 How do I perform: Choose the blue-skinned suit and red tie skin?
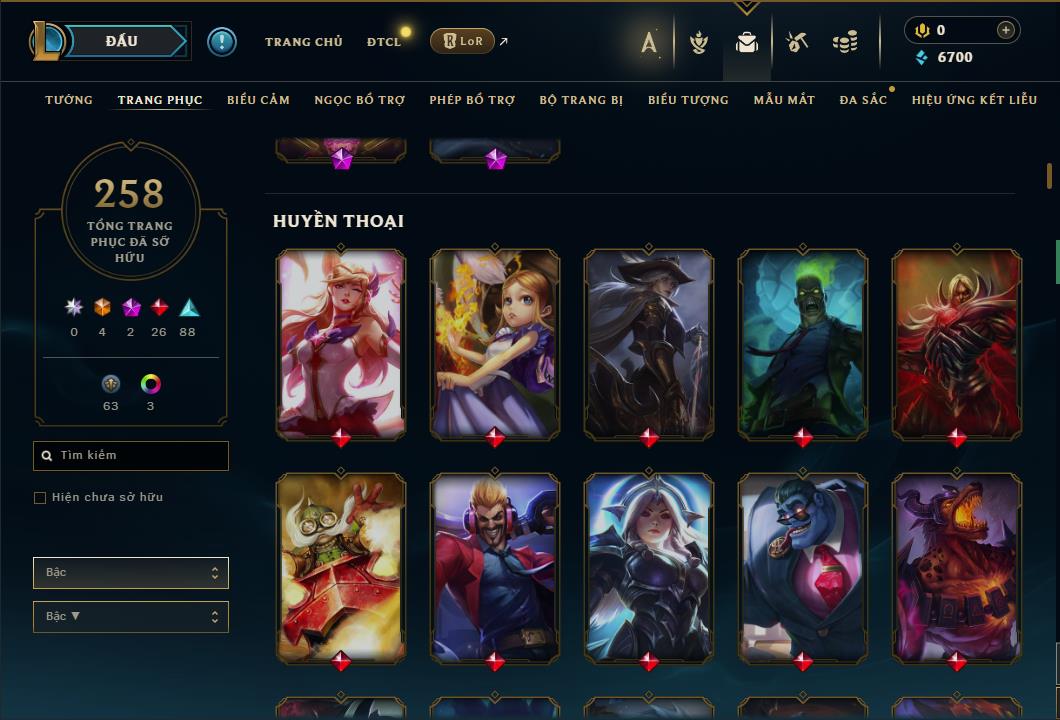point(803,568)
